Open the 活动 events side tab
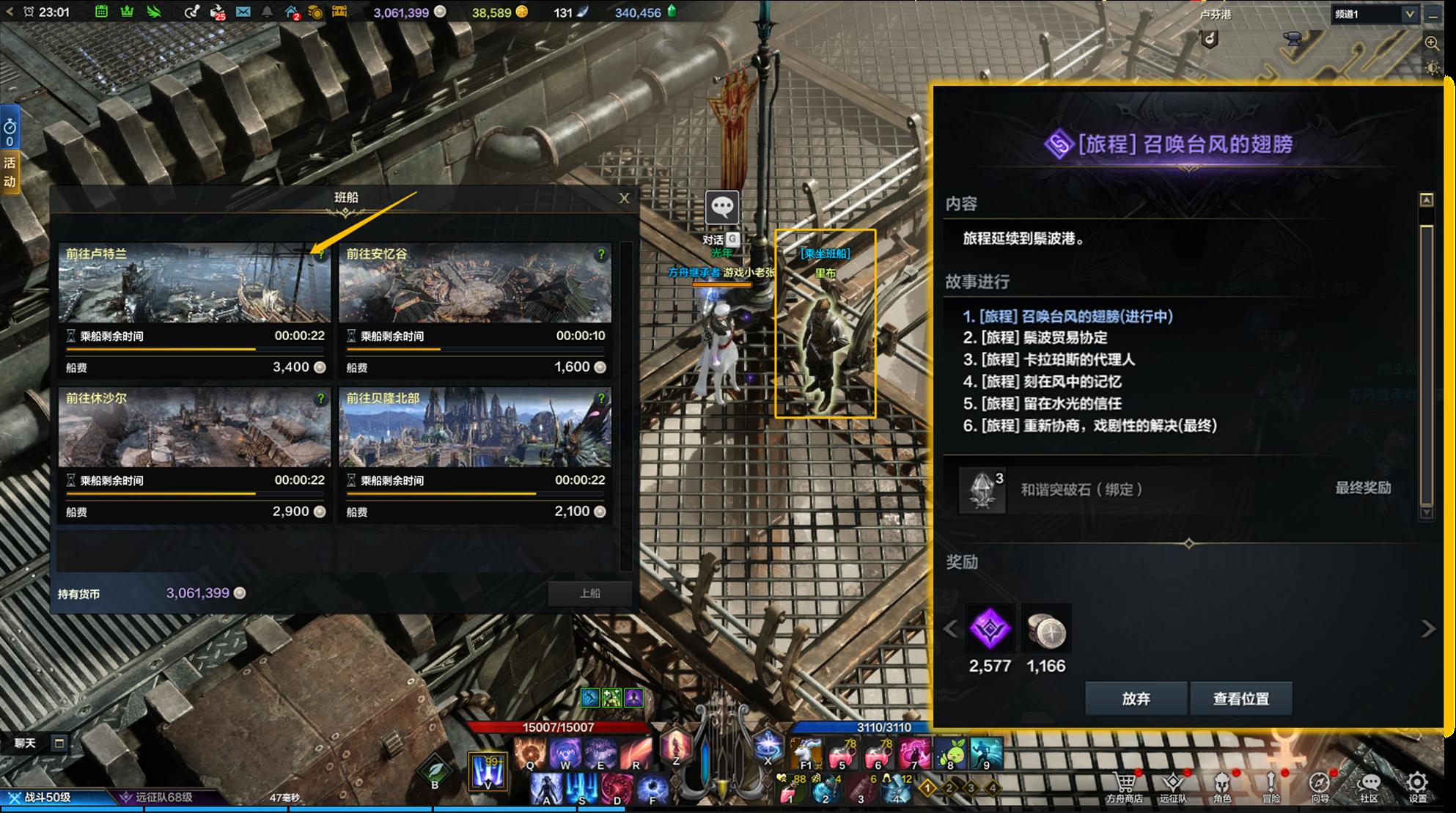This screenshot has width=1456, height=813. click(10, 172)
